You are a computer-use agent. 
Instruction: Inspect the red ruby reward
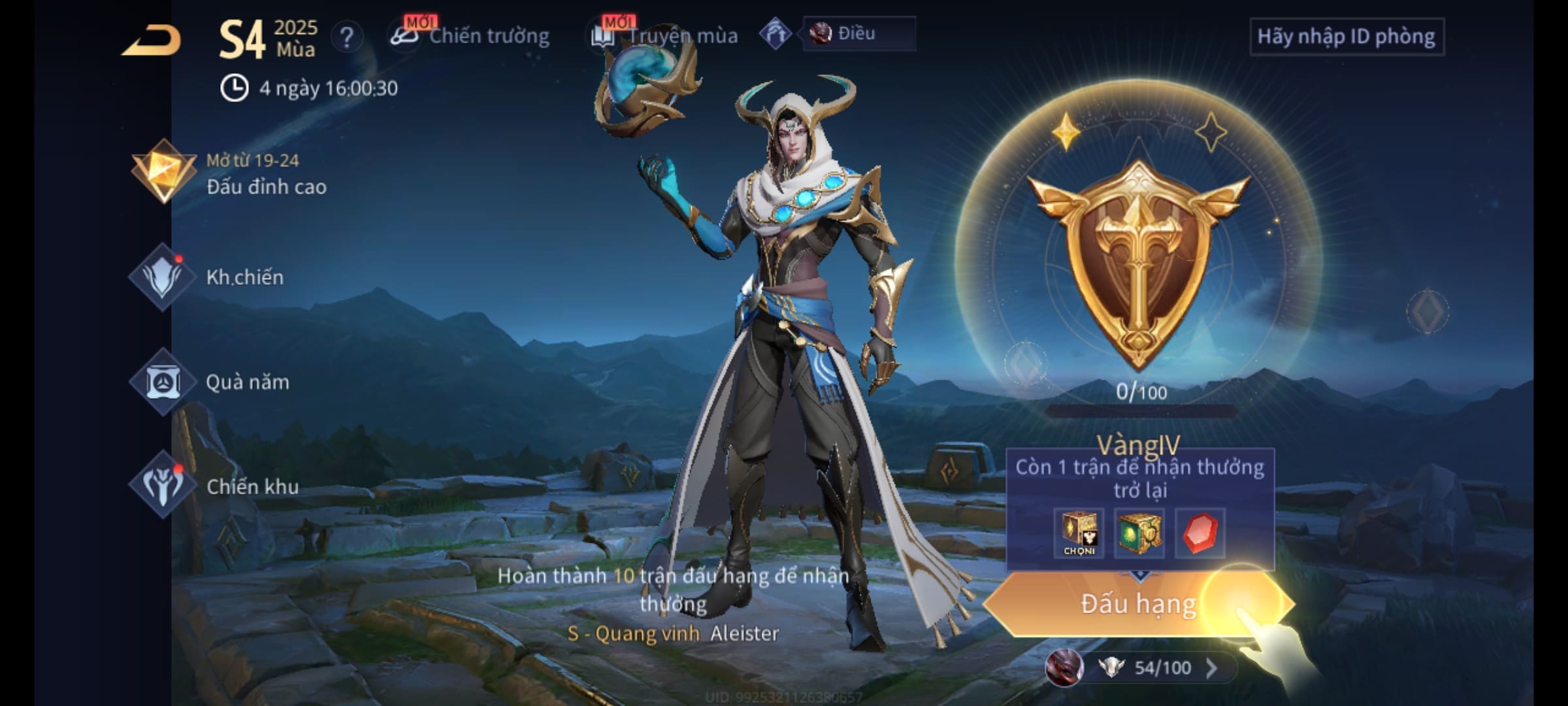point(1200,533)
